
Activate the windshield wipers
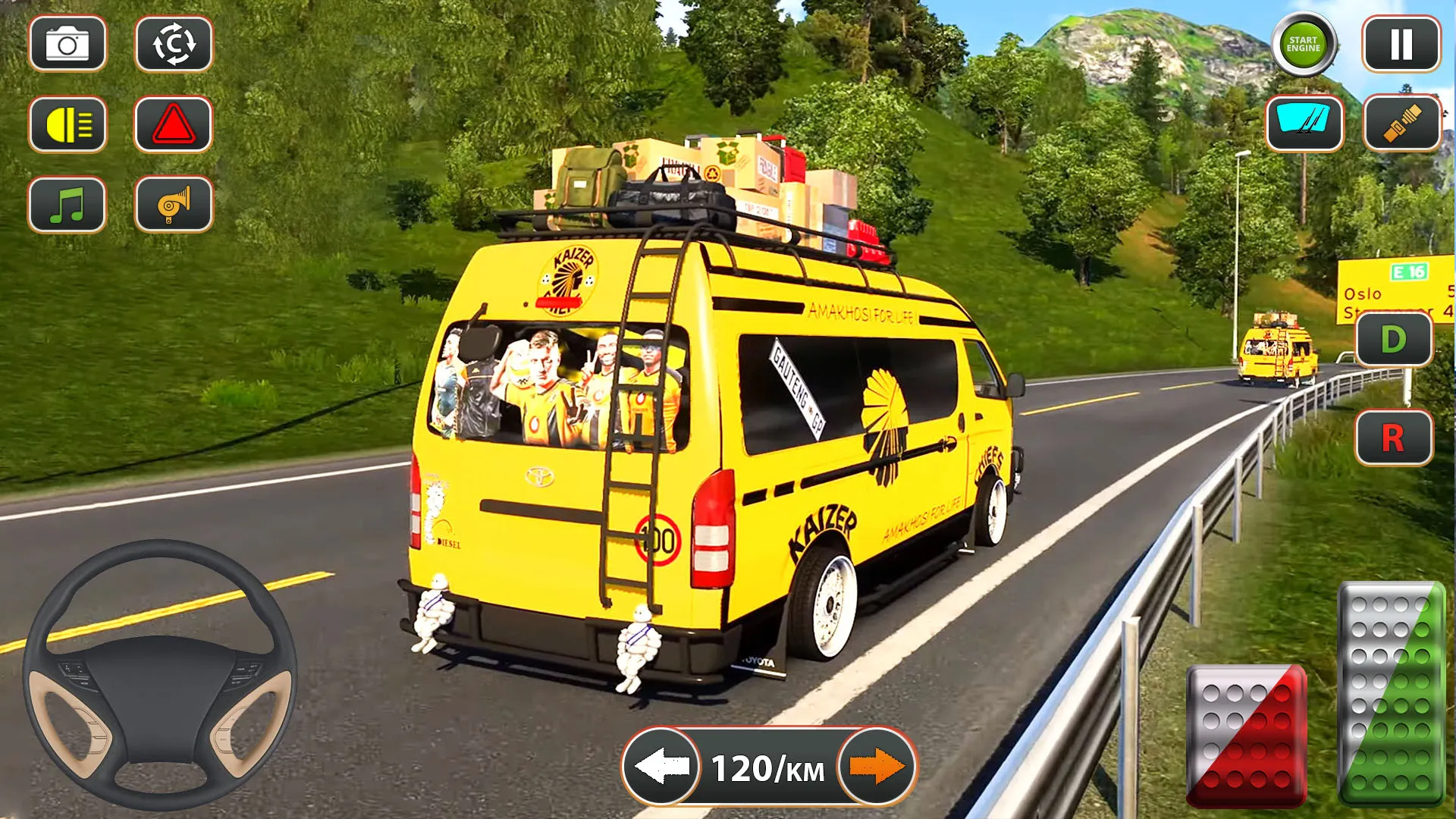(x=1305, y=124)
